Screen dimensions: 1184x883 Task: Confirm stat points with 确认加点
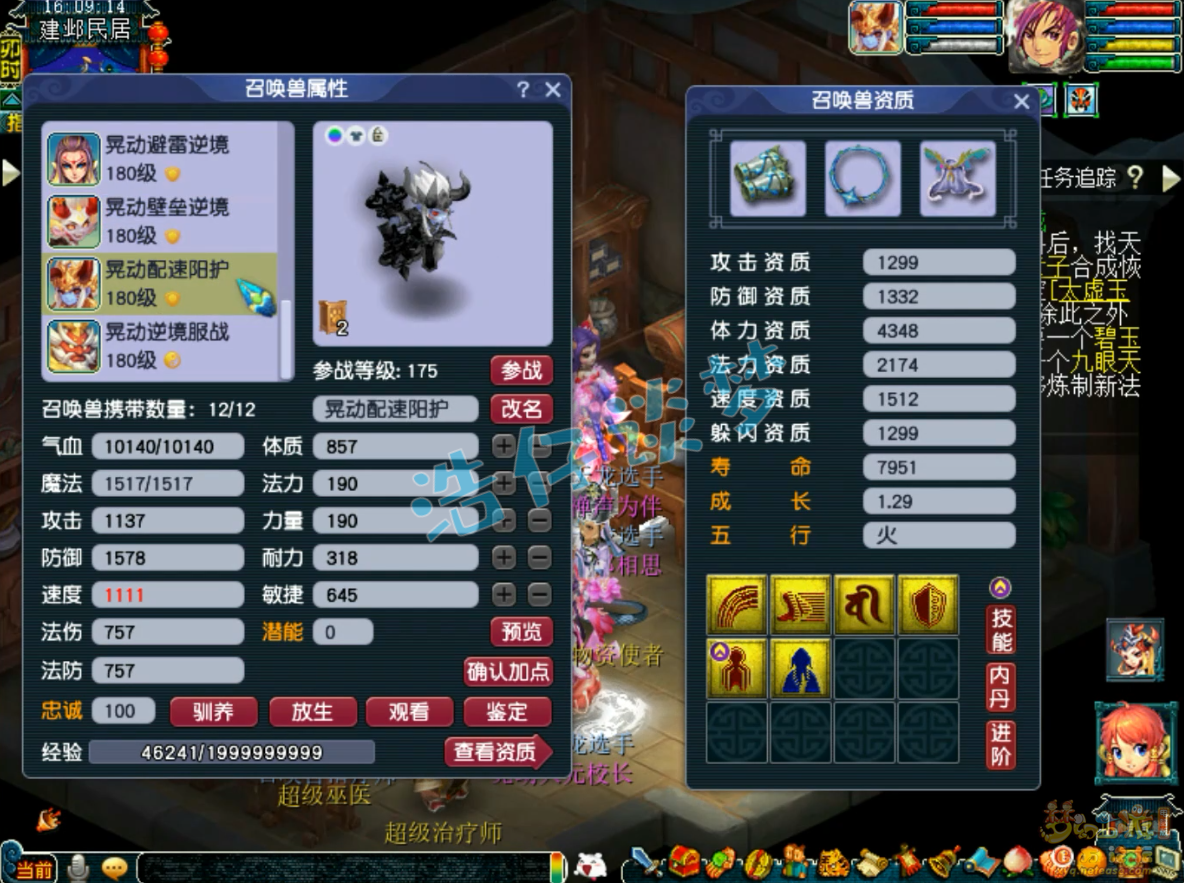pyautogui.click(x=508, y=671)
